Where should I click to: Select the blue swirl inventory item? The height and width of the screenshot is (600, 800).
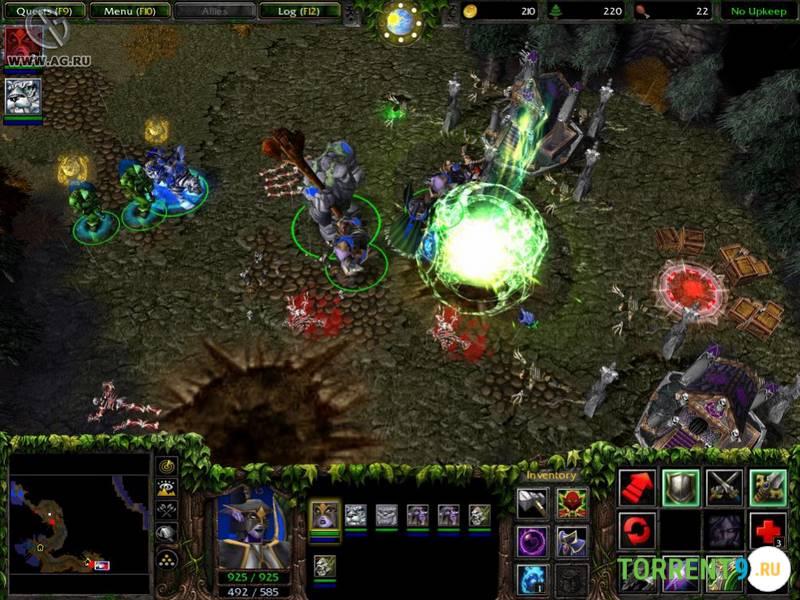click(x=532, y=579)
